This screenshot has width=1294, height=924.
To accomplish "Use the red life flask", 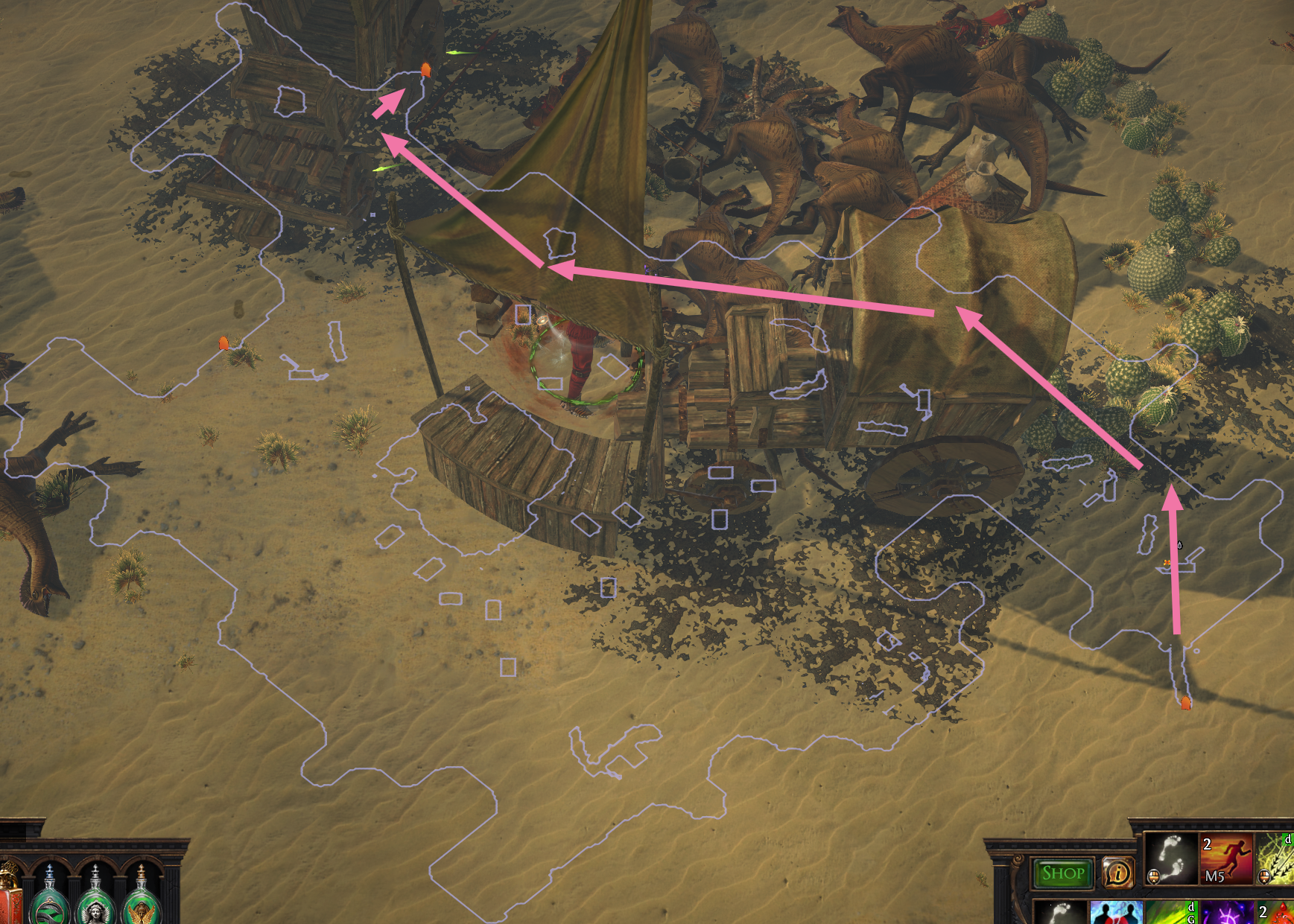I will (x=9, y=897).
